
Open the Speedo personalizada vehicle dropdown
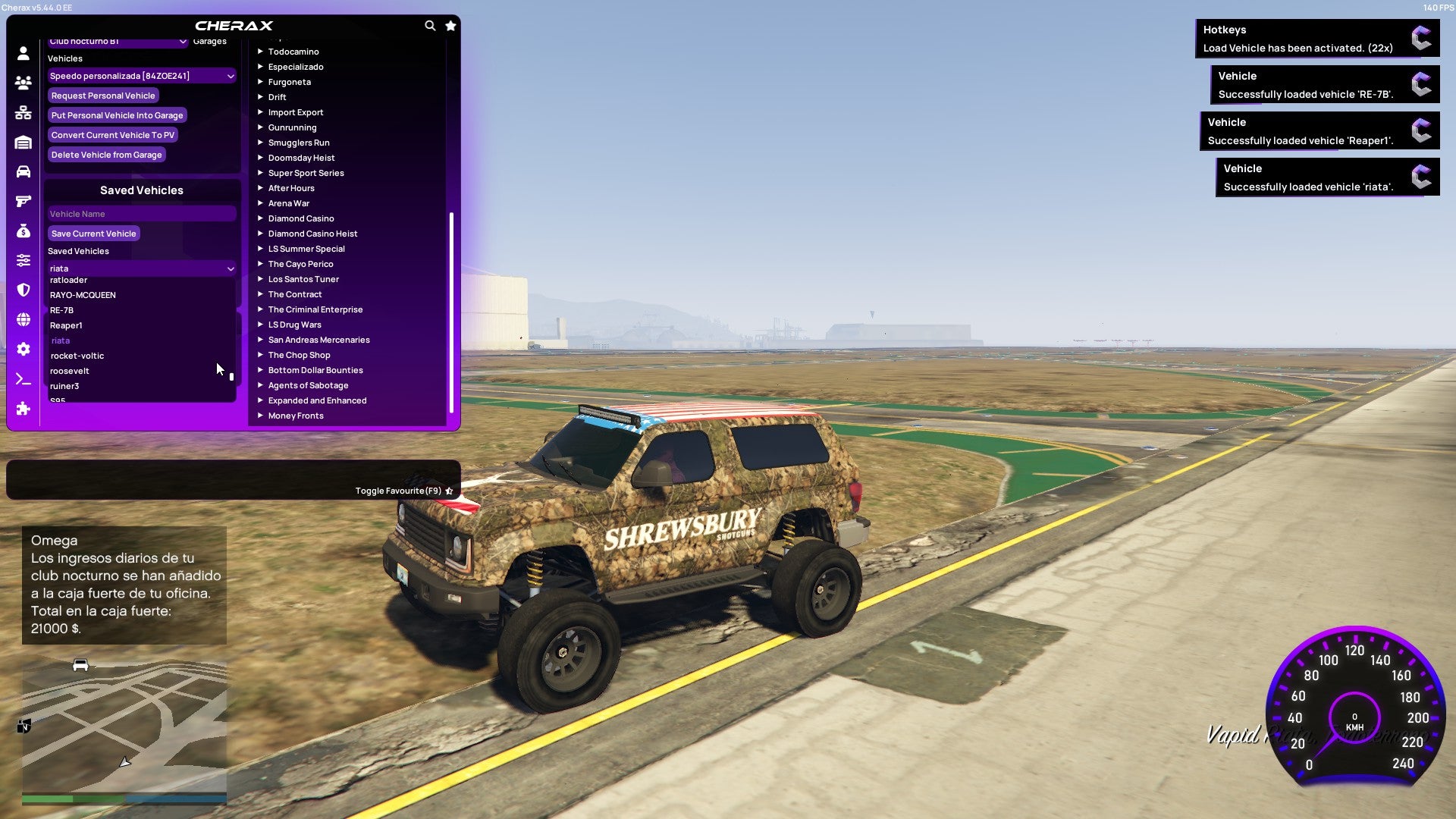tap(141, 76)
